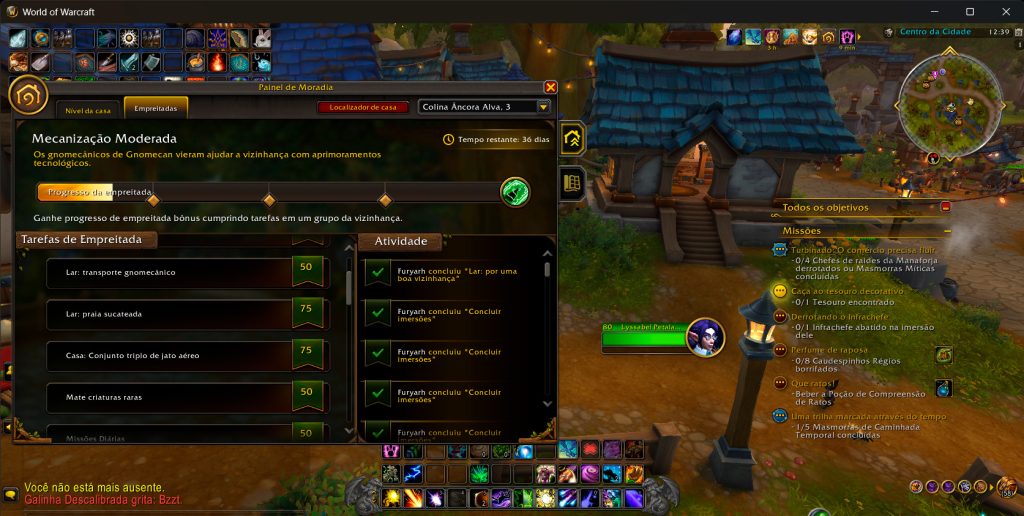The image size is (1024, 516).
Task: Click the Lyssabel Petala target portrait
Action: (x=706, y=337)
